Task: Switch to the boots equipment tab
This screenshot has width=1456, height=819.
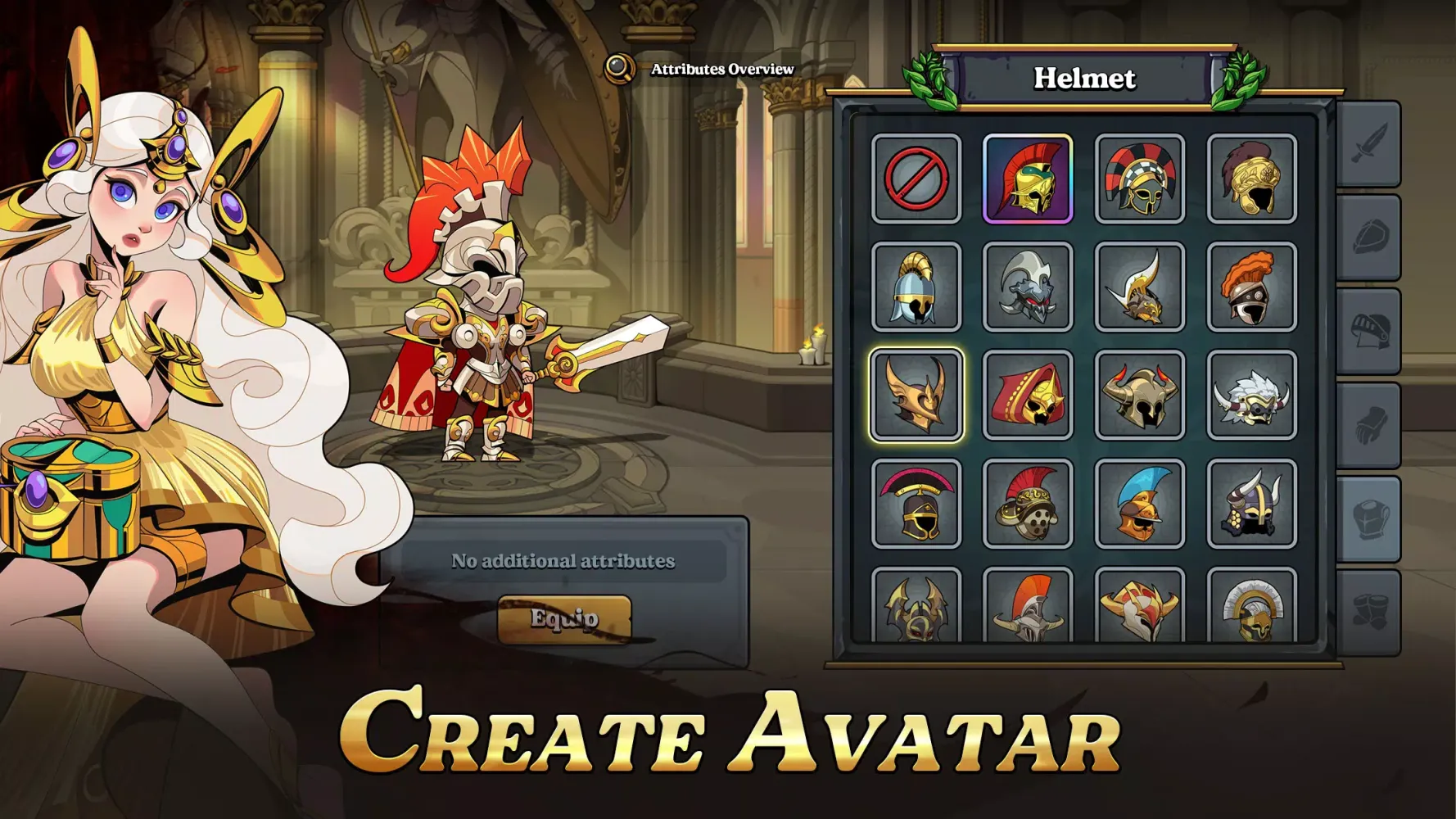Action: coord(1369,613)
